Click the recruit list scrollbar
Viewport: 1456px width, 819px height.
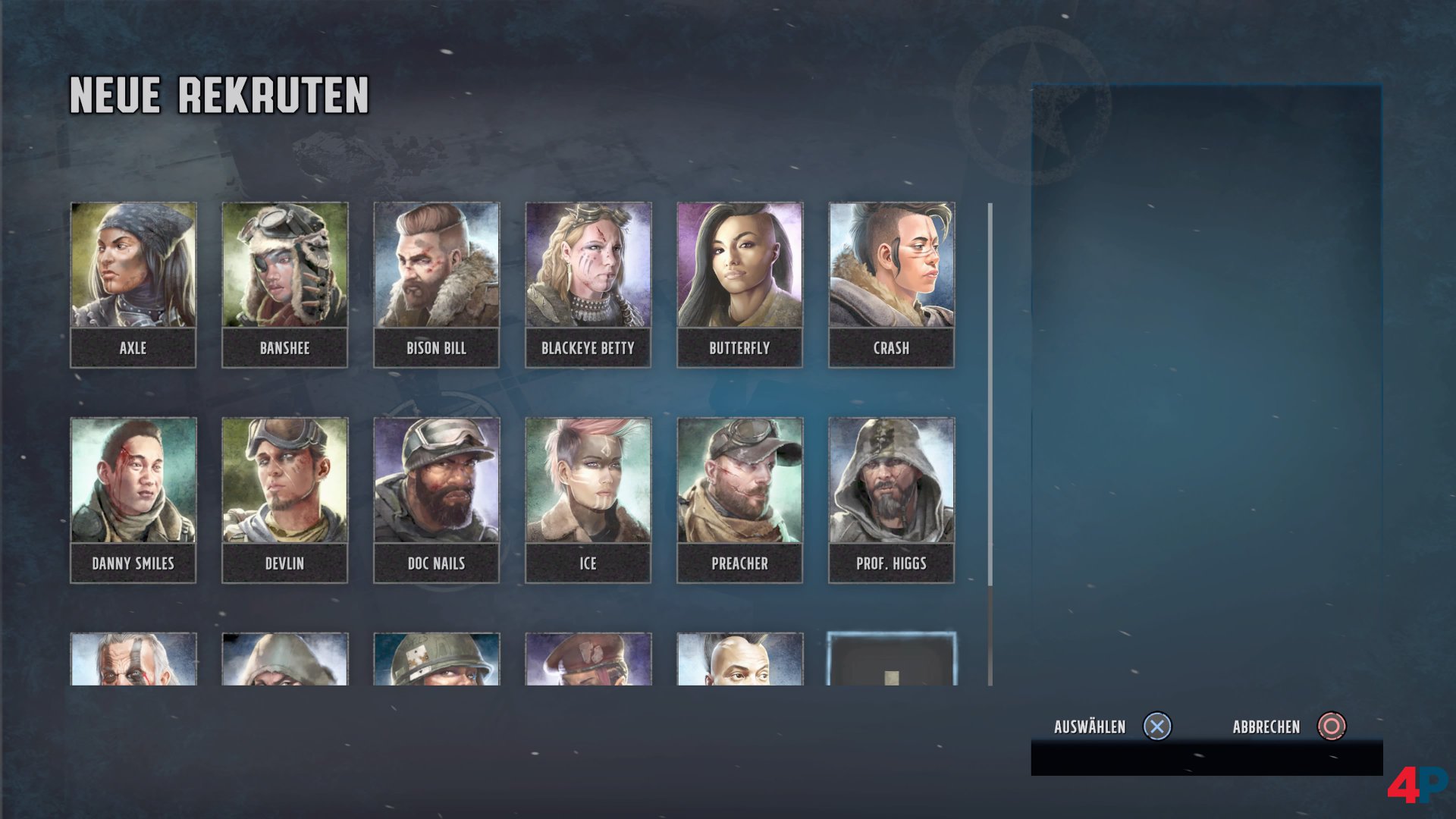(990, 394)
